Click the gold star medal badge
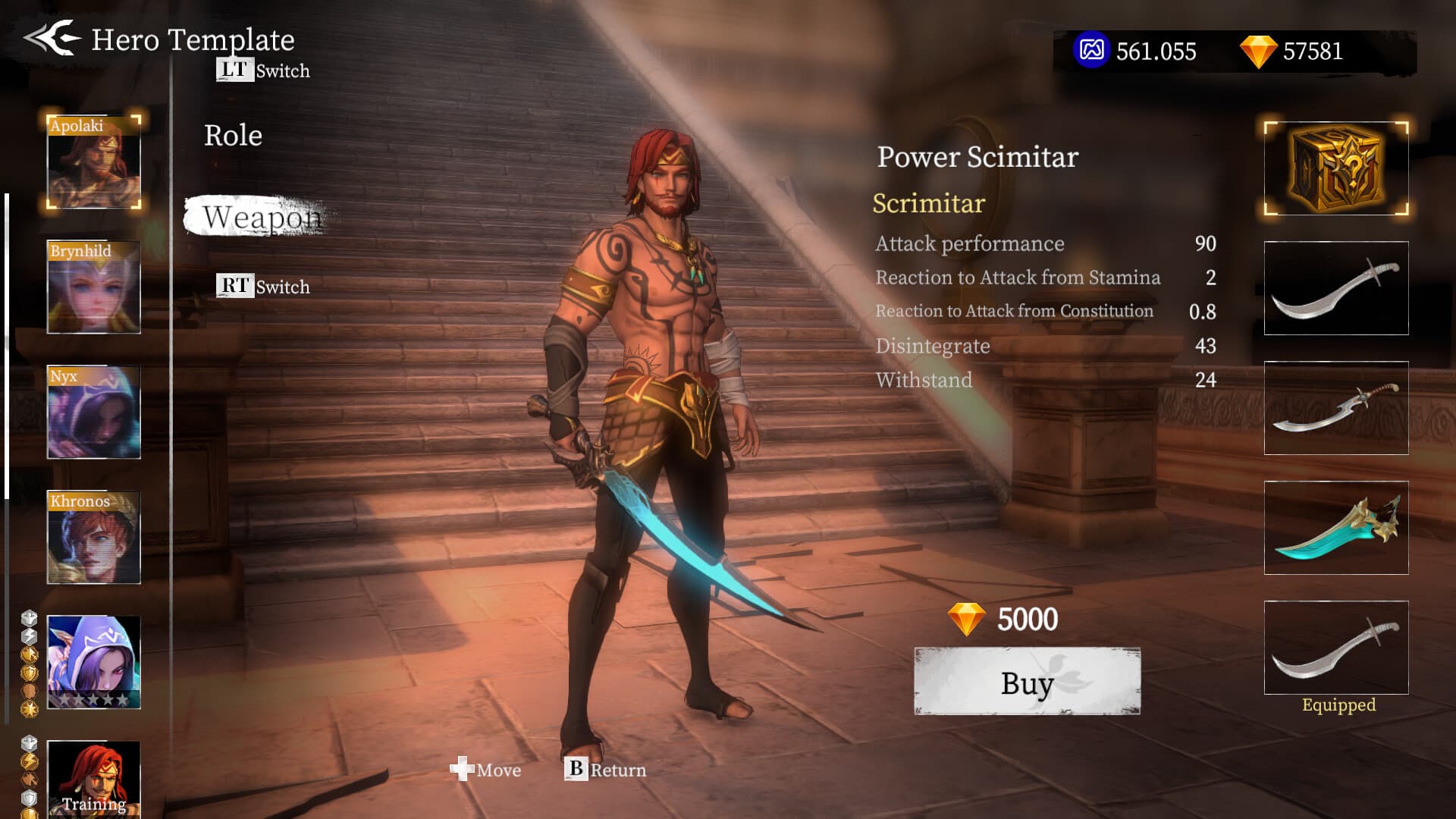Viewport: 1456px width, 819px height. click(x=30, y=709)
